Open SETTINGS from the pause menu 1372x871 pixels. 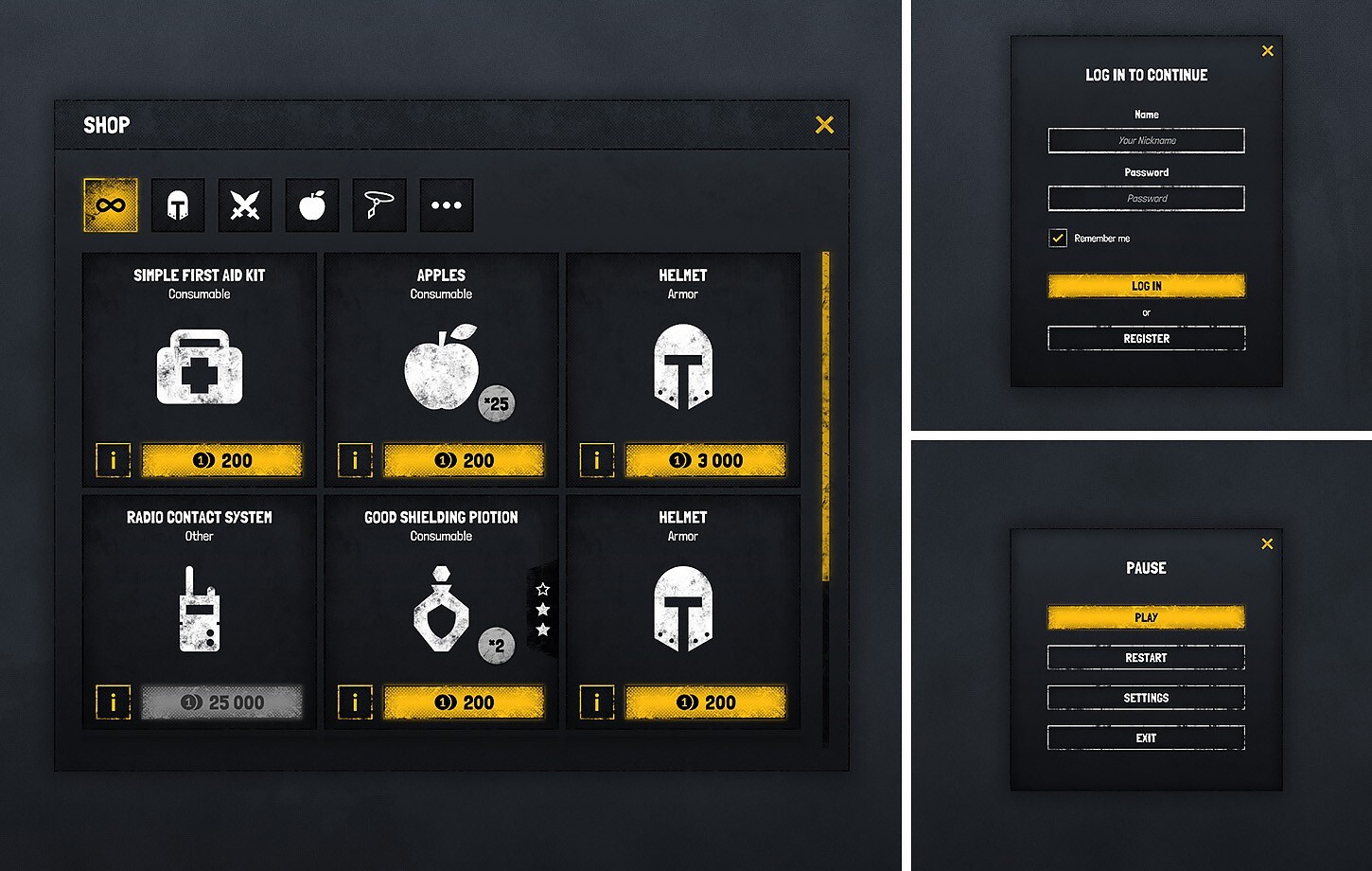pos(1146,697)
